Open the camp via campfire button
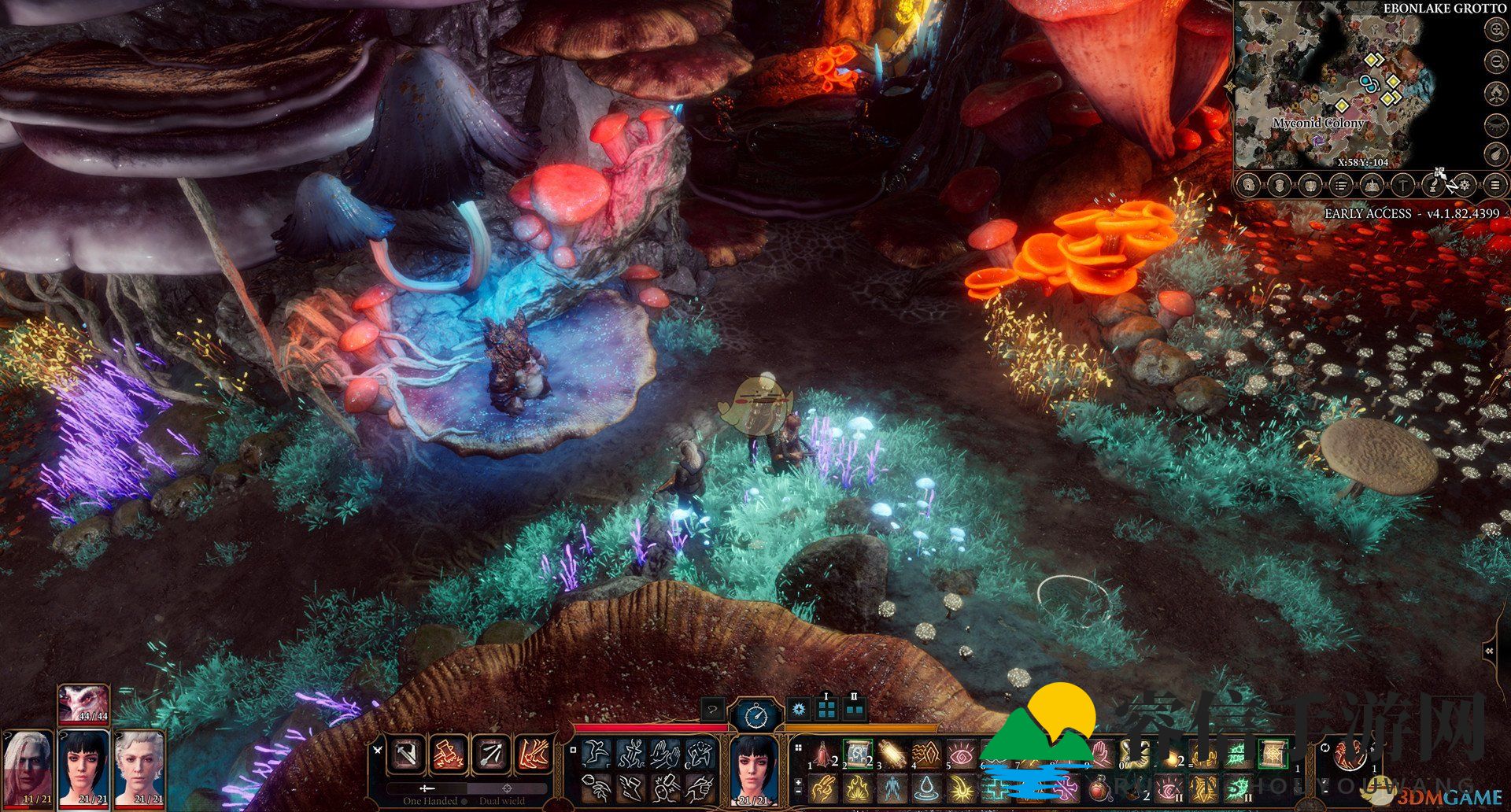Screen dimensions: 1511x812 (x=1495, y=94)
